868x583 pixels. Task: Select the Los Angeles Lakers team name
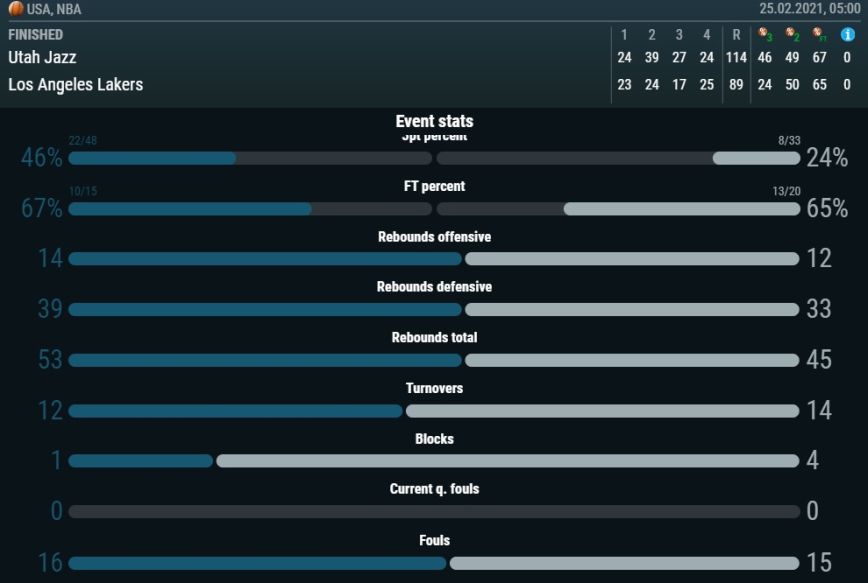75,85
